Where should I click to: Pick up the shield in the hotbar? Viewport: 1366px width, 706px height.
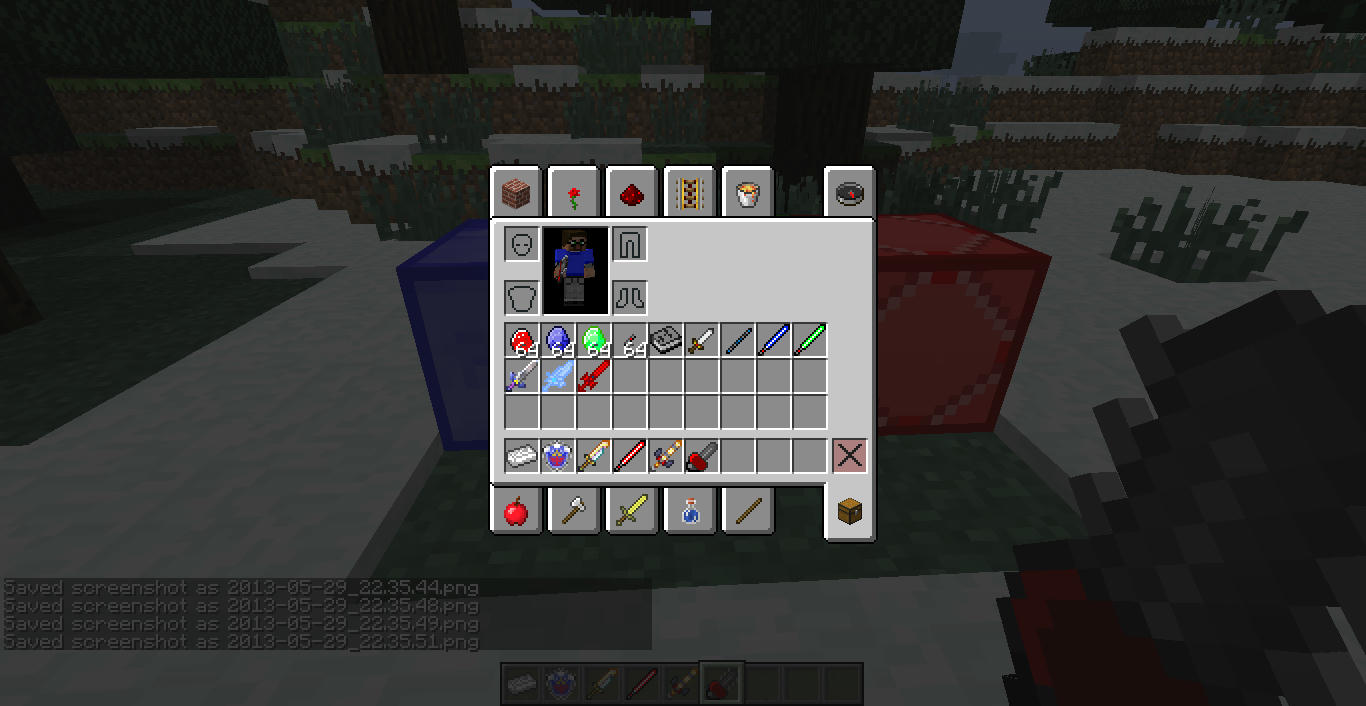click(558, 456)
